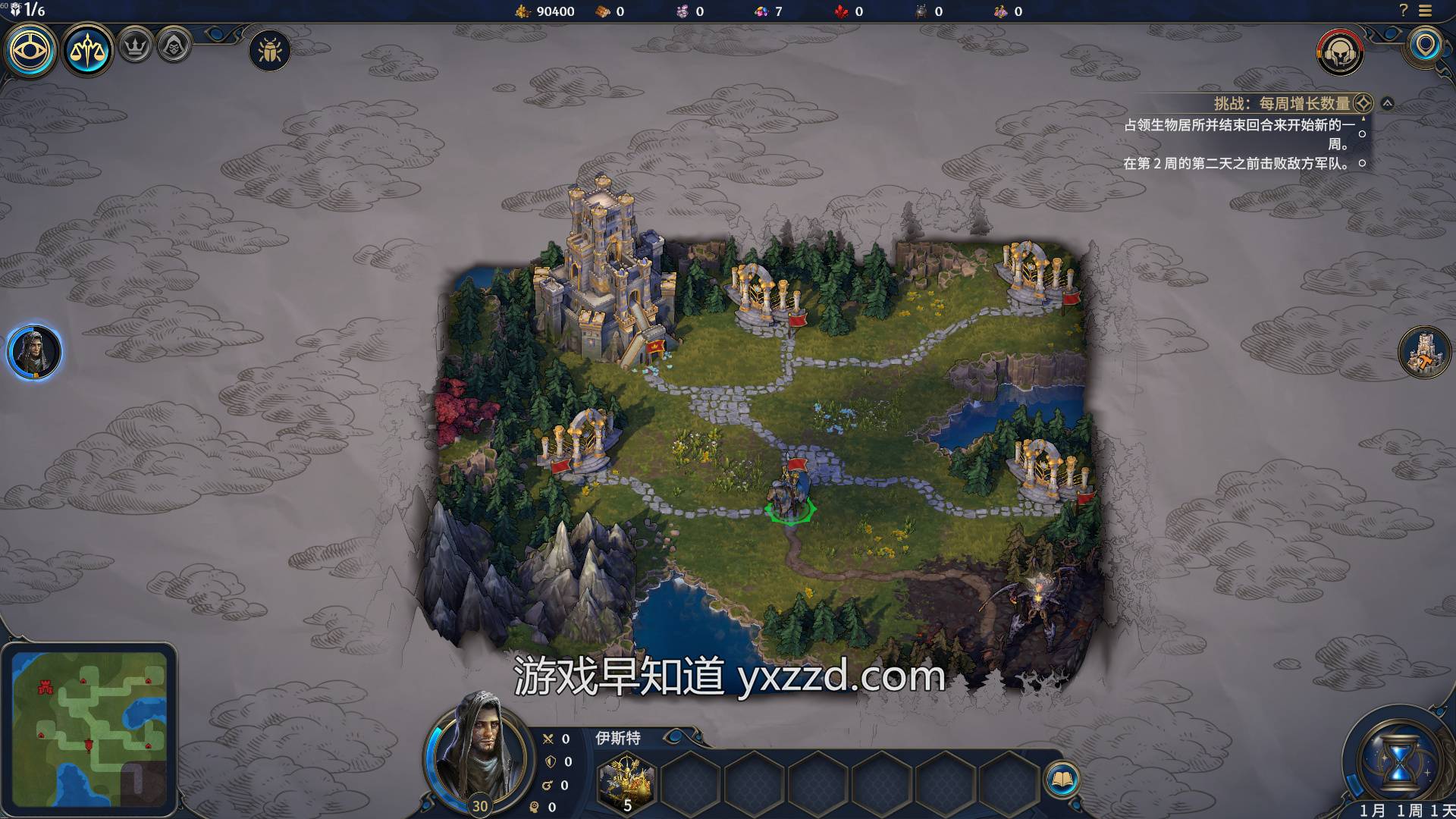The width and height of the screenshot is (1456, 819).
Task: Click the helmeted skull round icon
Action: coord(1340,52)
